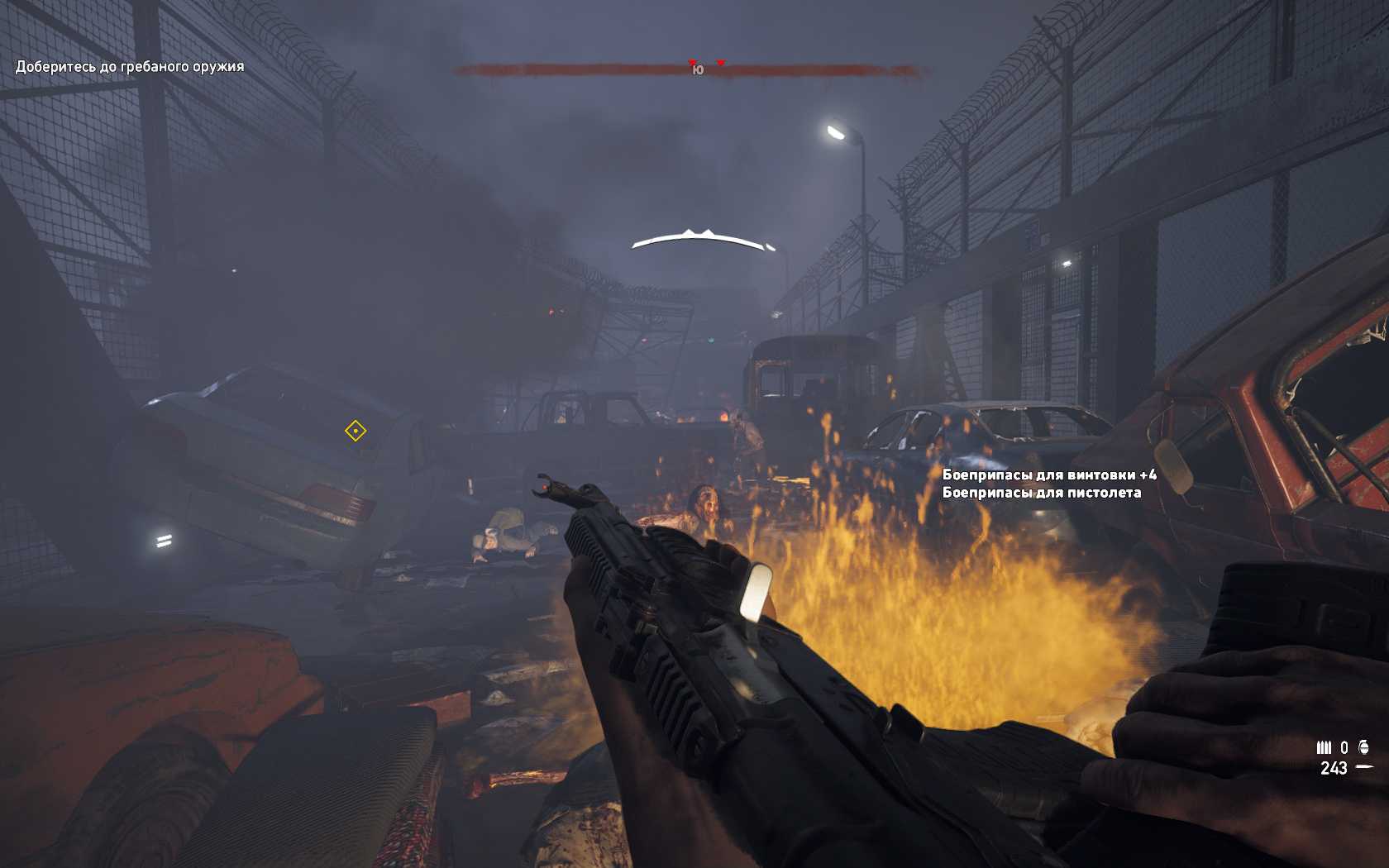Select the grenade icon in the ammo HUD
This screenshot has width=1389, height=868.
click(1363, 747)
